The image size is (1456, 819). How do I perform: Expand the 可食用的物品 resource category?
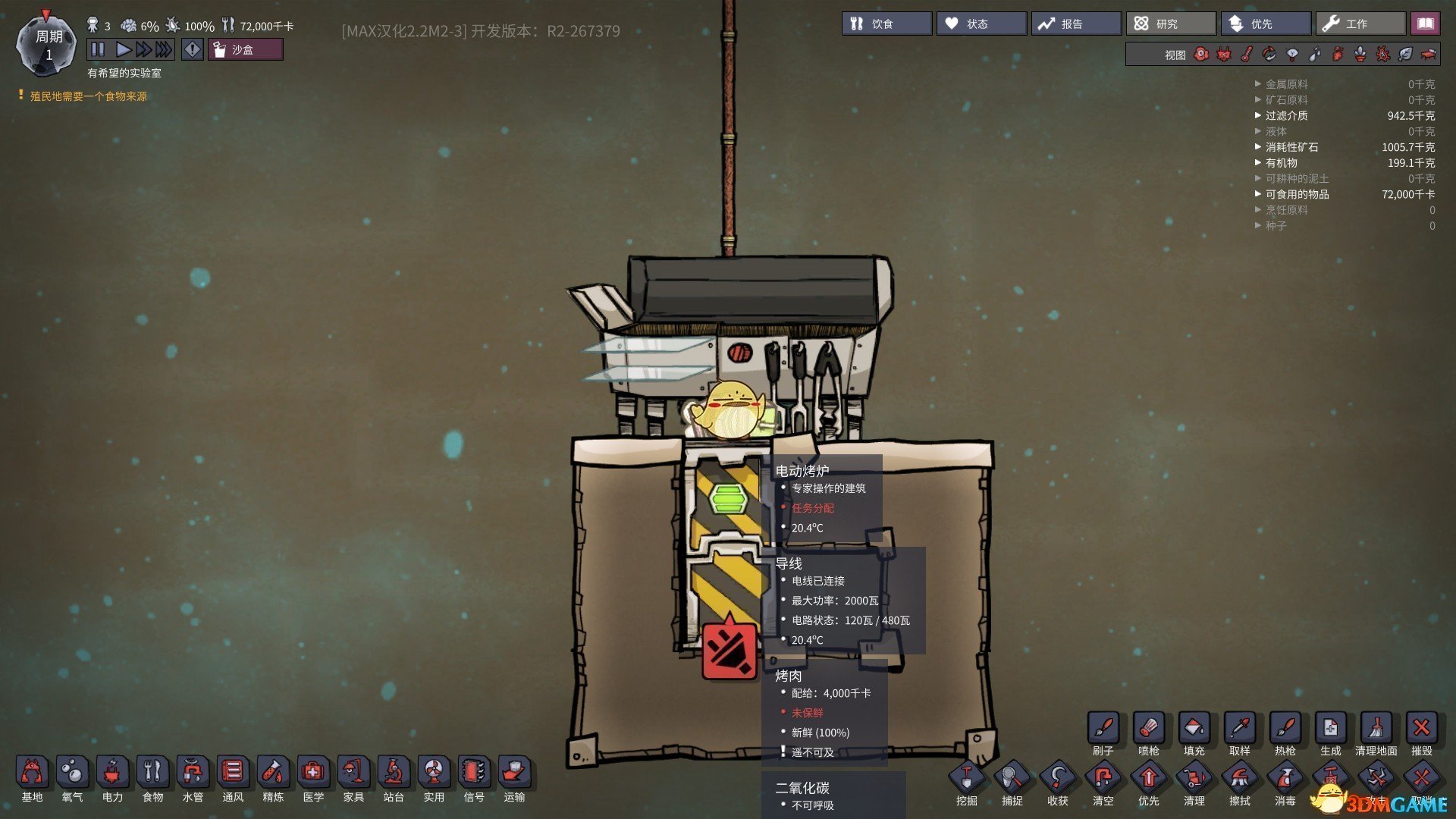tap(1297, 195)
